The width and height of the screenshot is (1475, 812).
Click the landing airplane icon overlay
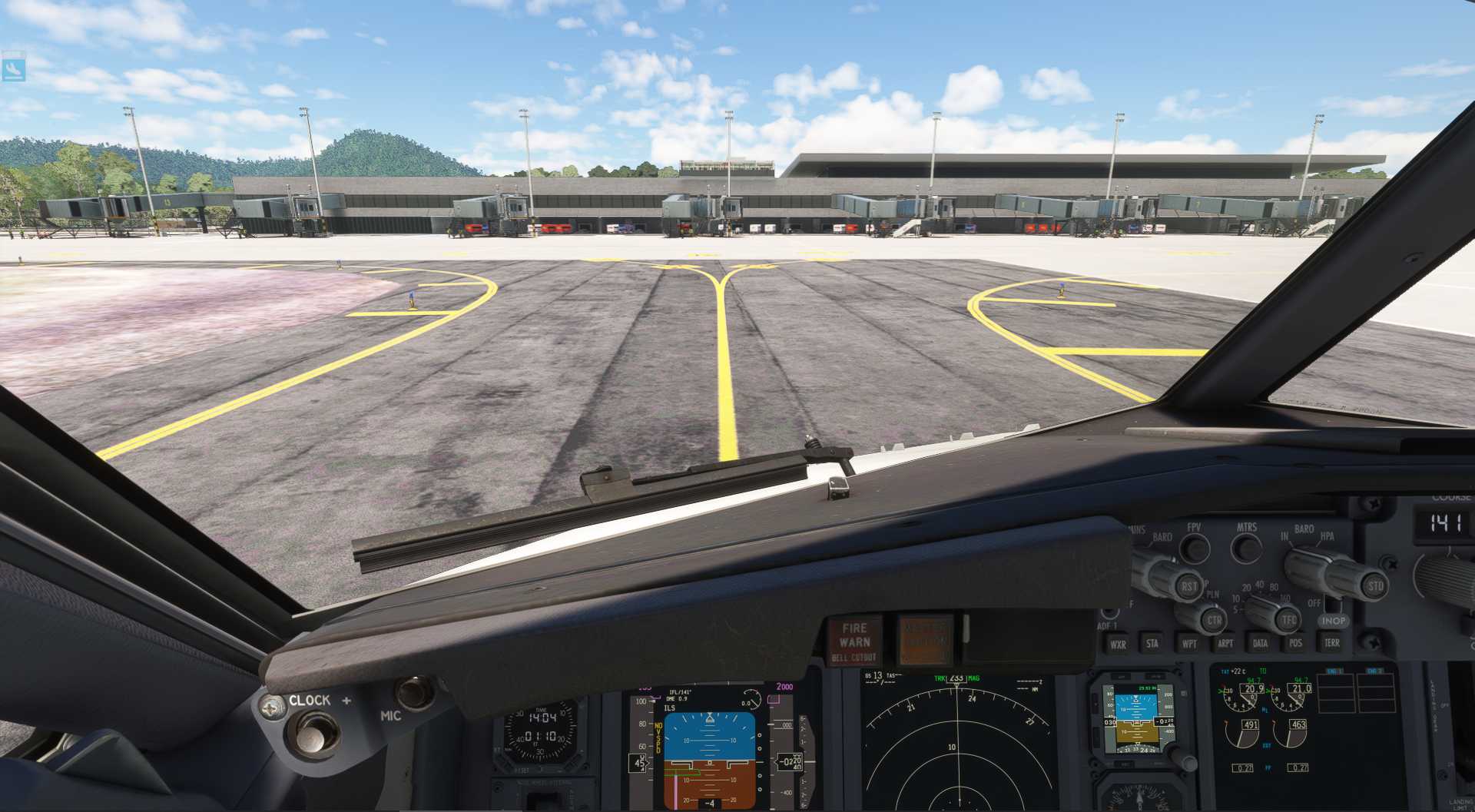(13, 68)
